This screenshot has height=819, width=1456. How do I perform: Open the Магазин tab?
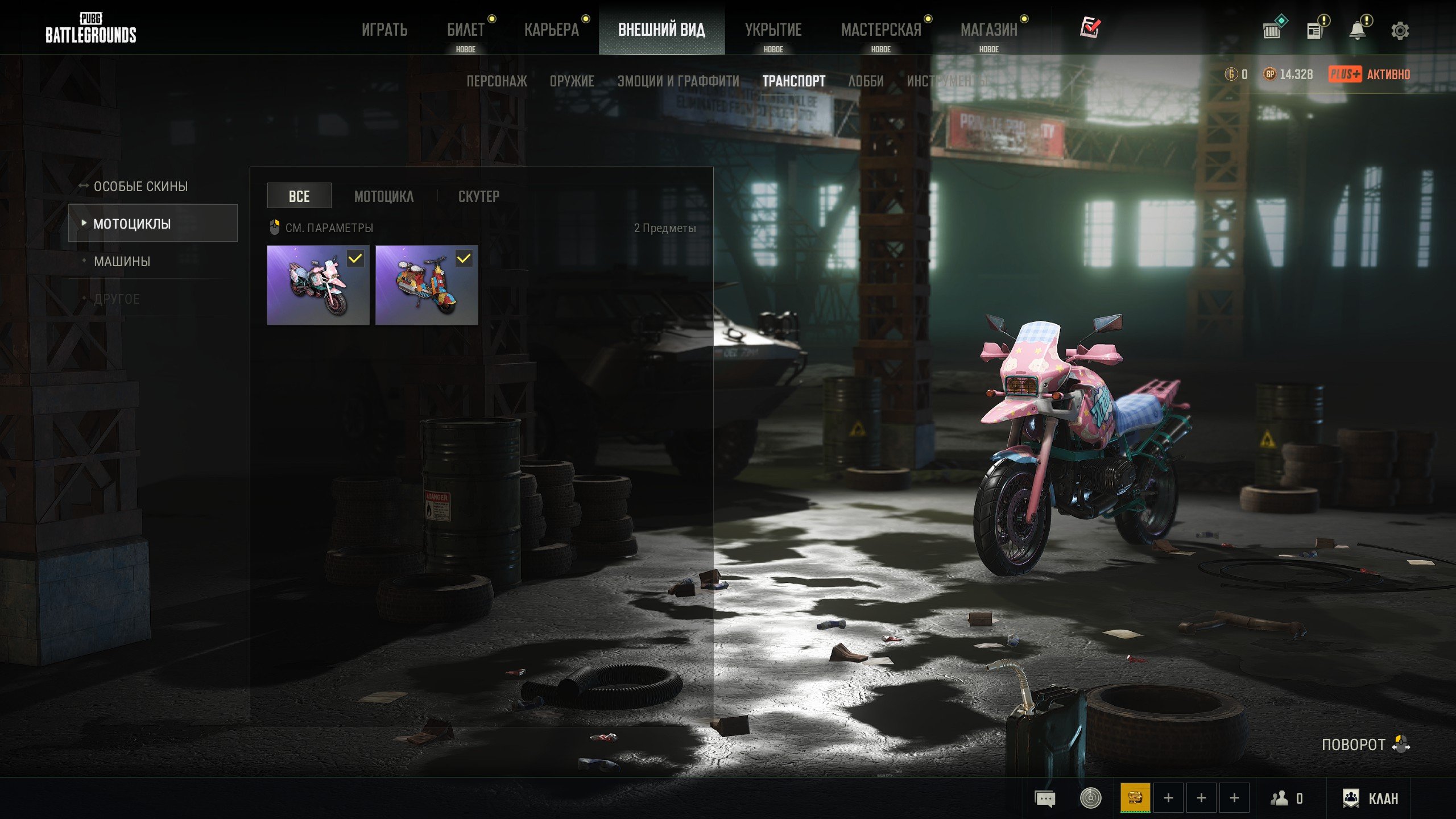pyautogui.click(x=988, y=30)
